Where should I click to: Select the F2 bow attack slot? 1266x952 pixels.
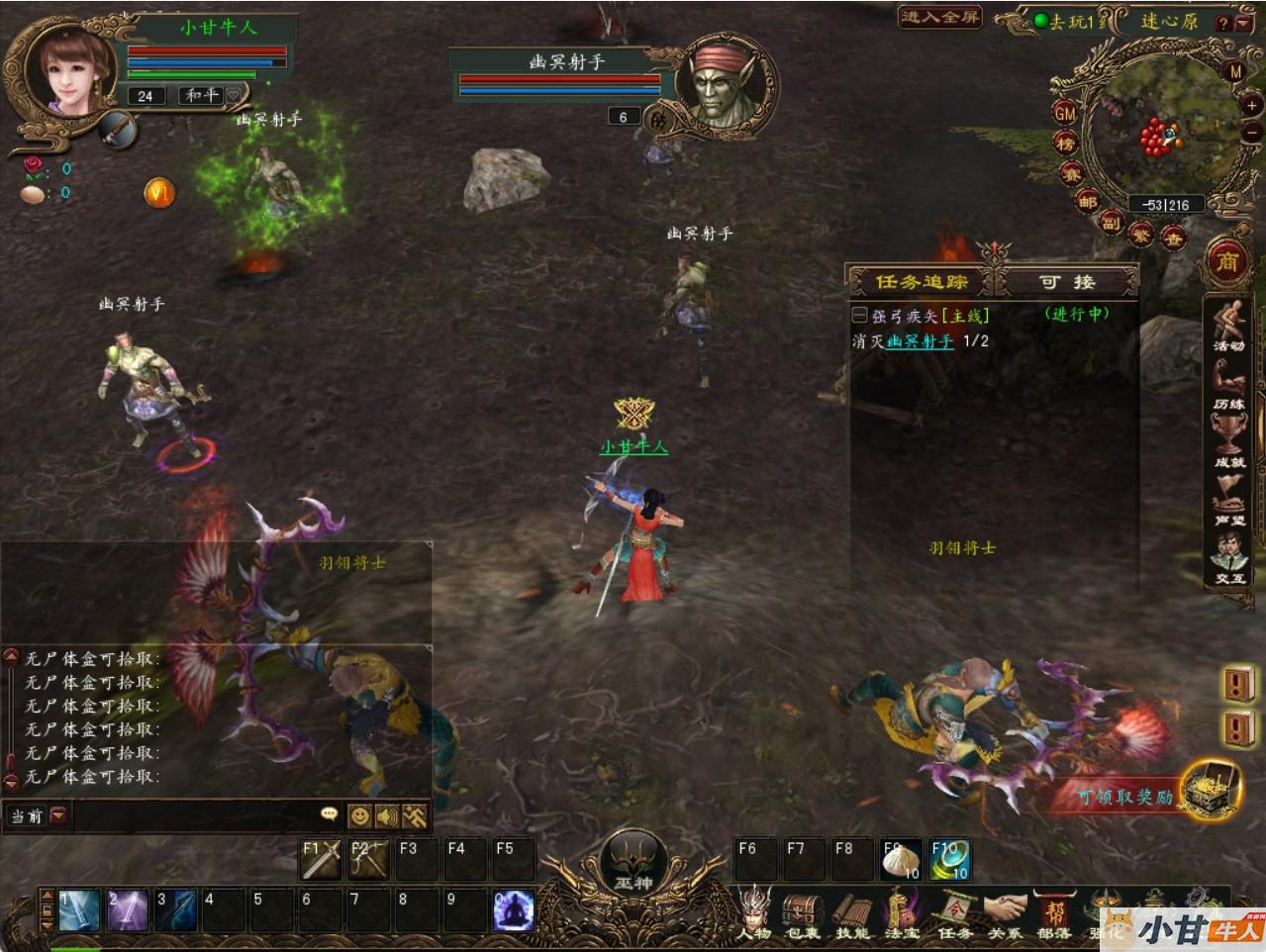[x=368, y=859]
